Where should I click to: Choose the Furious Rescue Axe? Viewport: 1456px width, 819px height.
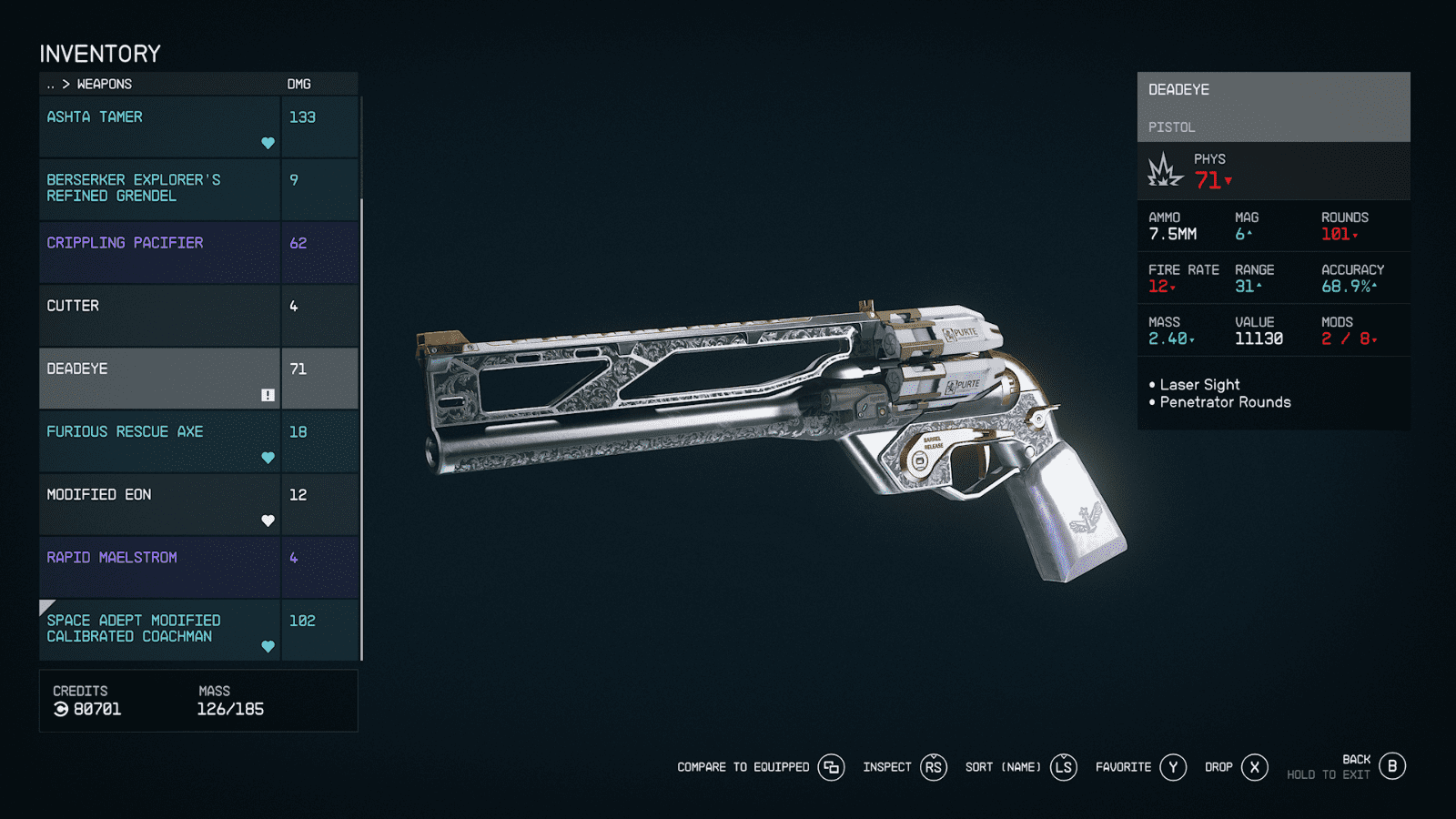159,440
